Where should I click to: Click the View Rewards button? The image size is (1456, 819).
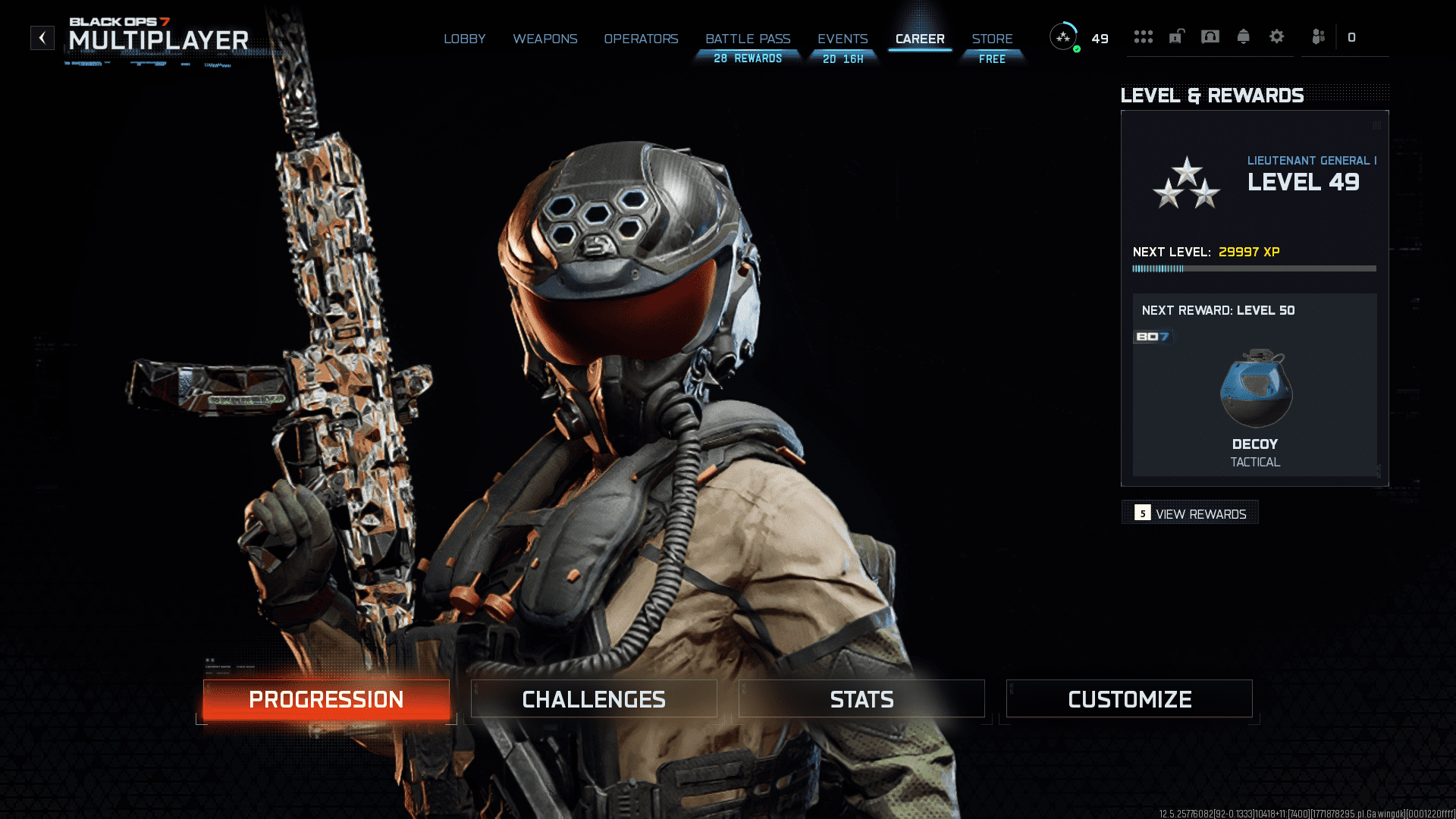coord(1190,513)
